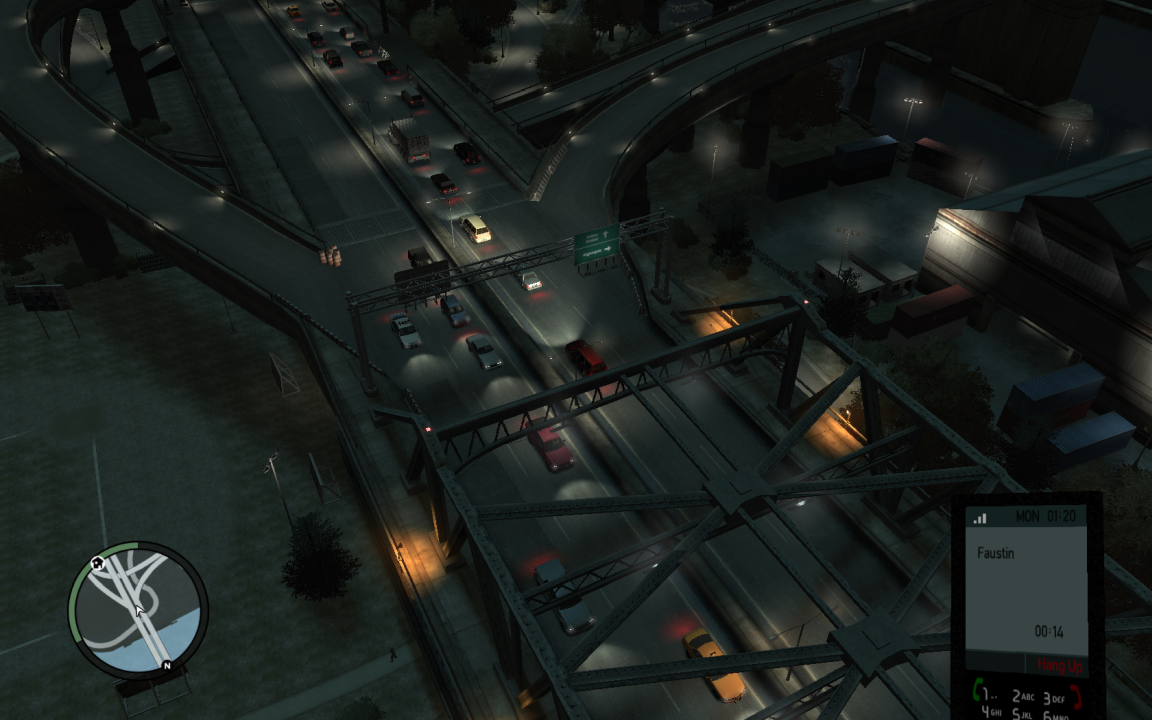Select the safehouse marker on the minimap

click(97, 563)
